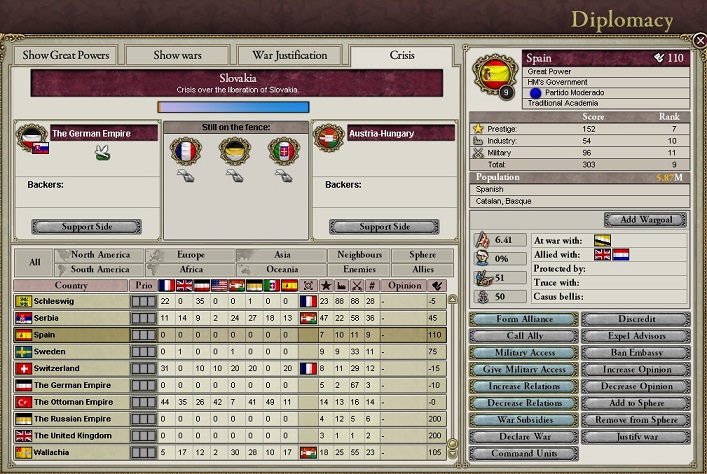The height and width of the screenshot is (474, 707).
Task: Support the German Empire's side
Action: tap(86, 227)
